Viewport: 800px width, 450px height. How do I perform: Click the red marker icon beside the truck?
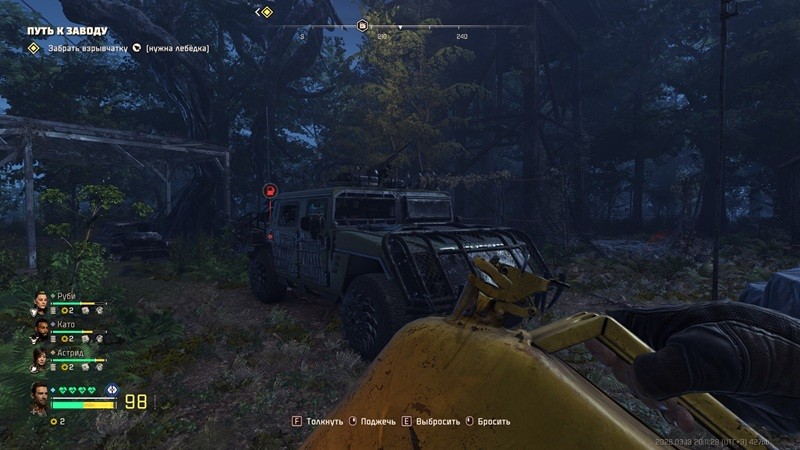click(269, 189)
